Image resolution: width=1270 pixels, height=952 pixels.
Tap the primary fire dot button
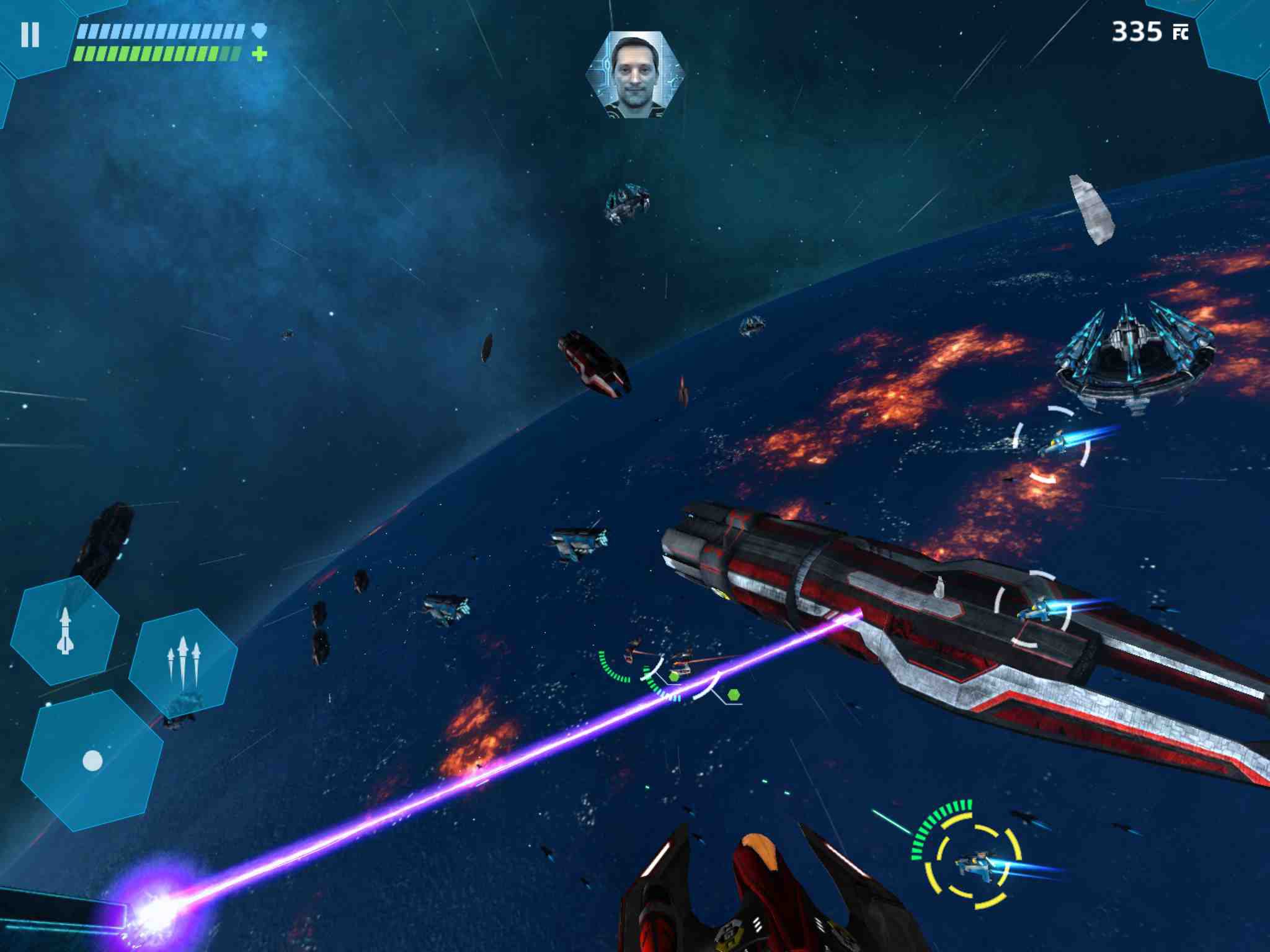point(92,760)
